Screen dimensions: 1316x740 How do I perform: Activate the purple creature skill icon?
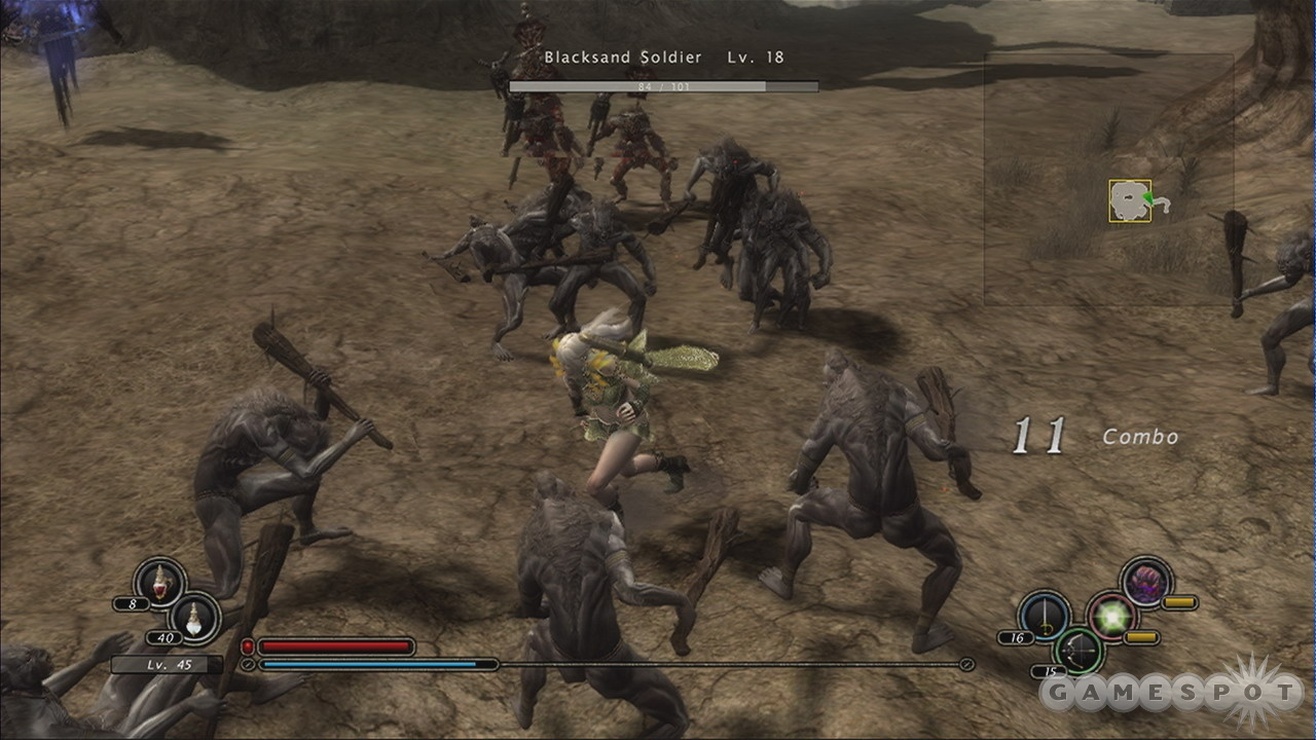tap(1146, 581)
